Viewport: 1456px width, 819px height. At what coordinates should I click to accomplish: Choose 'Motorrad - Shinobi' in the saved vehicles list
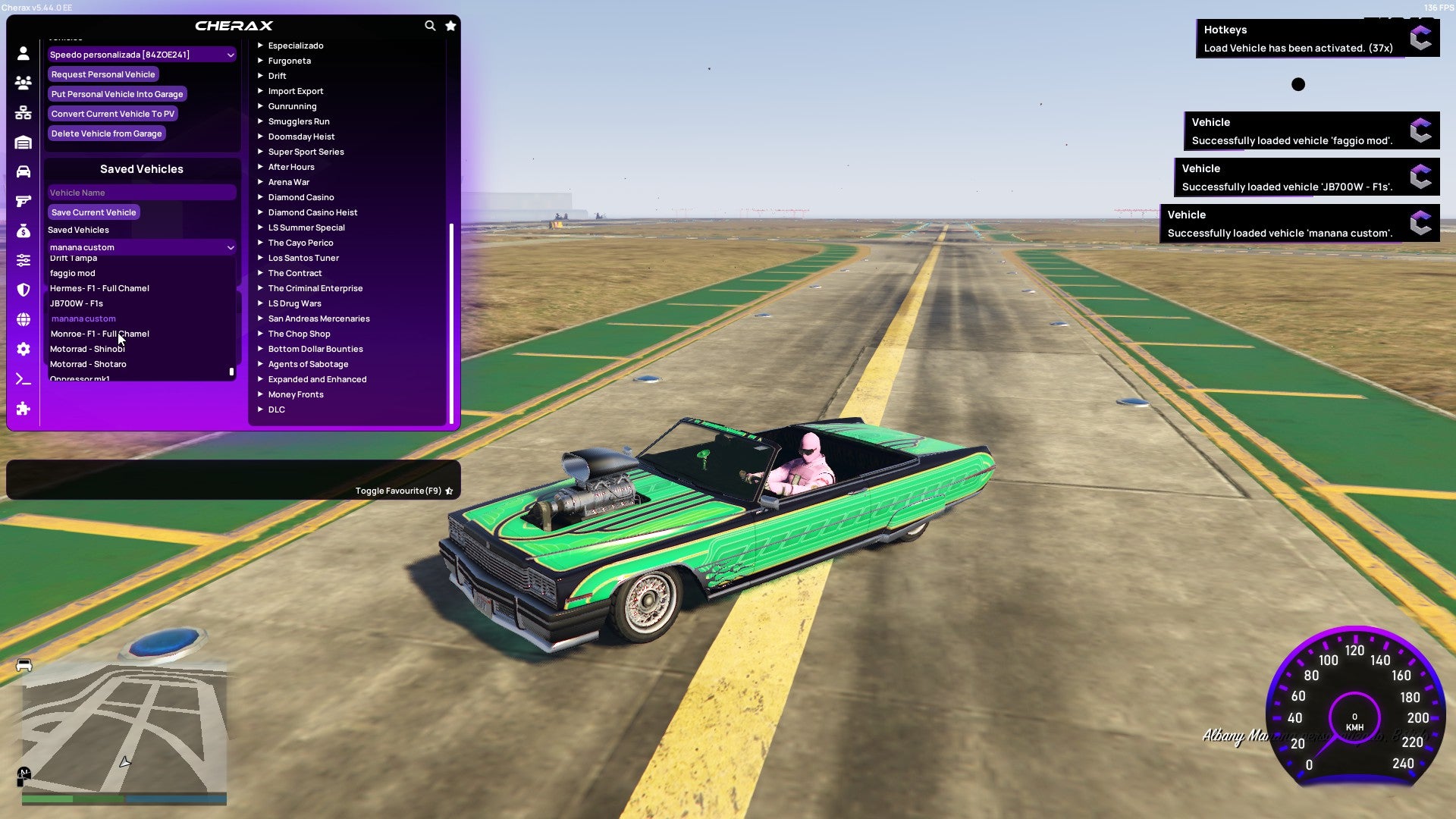[x=87, y=348]
